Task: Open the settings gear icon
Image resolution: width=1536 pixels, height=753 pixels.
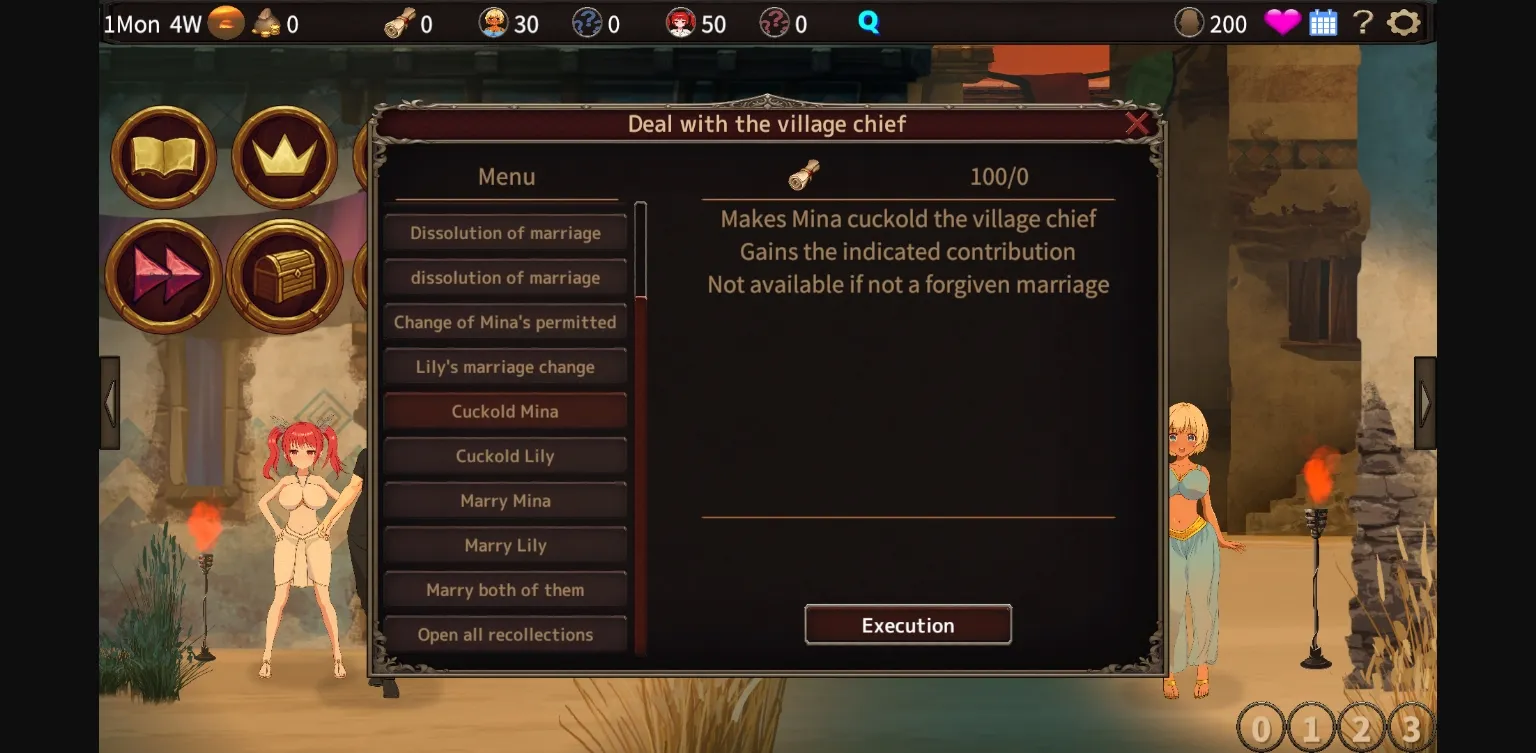Action: pyautogui.click(x=1404, y=22)
